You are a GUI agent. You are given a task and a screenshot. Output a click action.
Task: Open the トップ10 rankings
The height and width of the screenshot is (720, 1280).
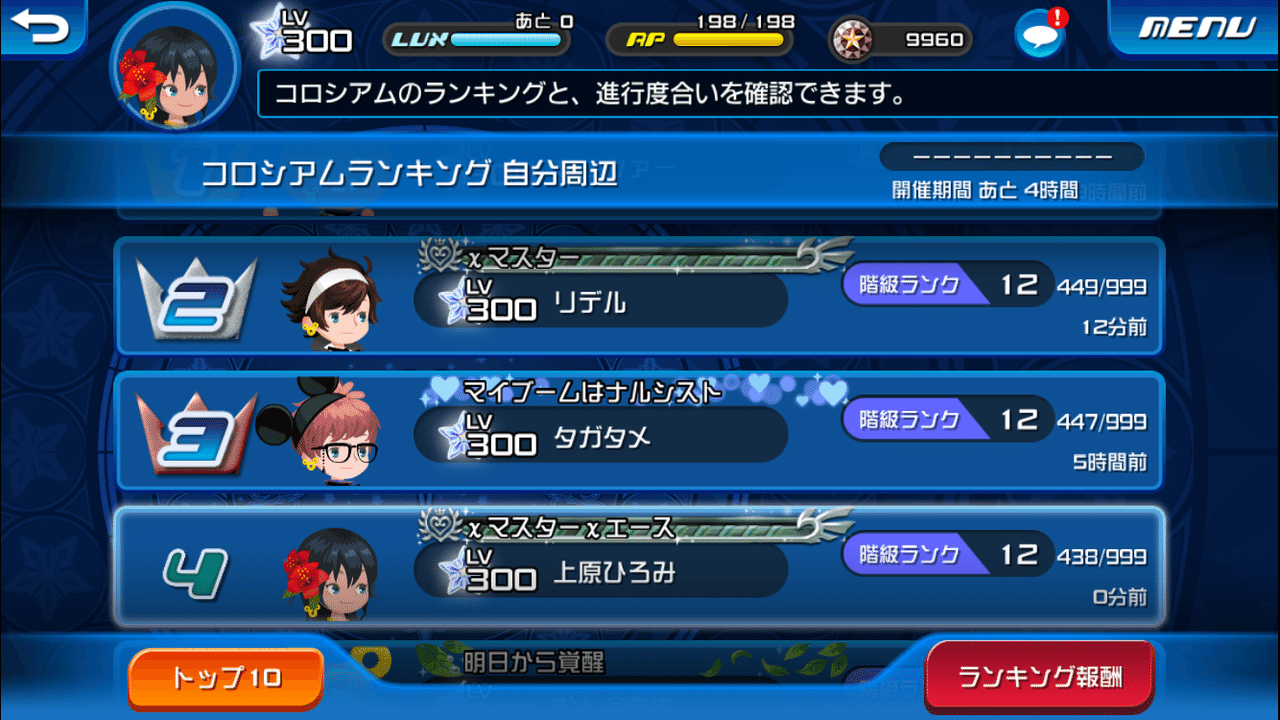[224, 677]
